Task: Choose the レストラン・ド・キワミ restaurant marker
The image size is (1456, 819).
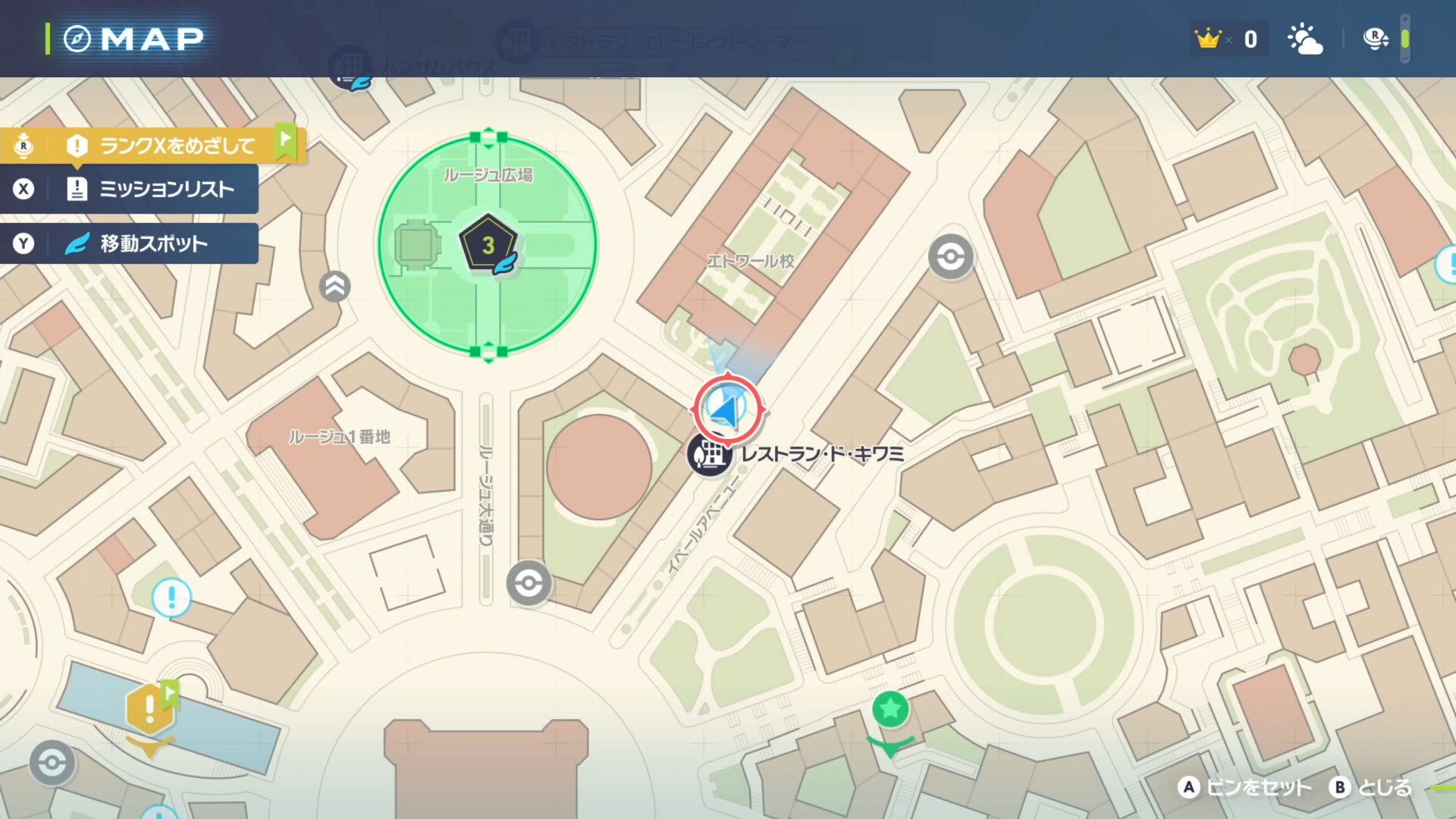Action: (x=710, y=454)
